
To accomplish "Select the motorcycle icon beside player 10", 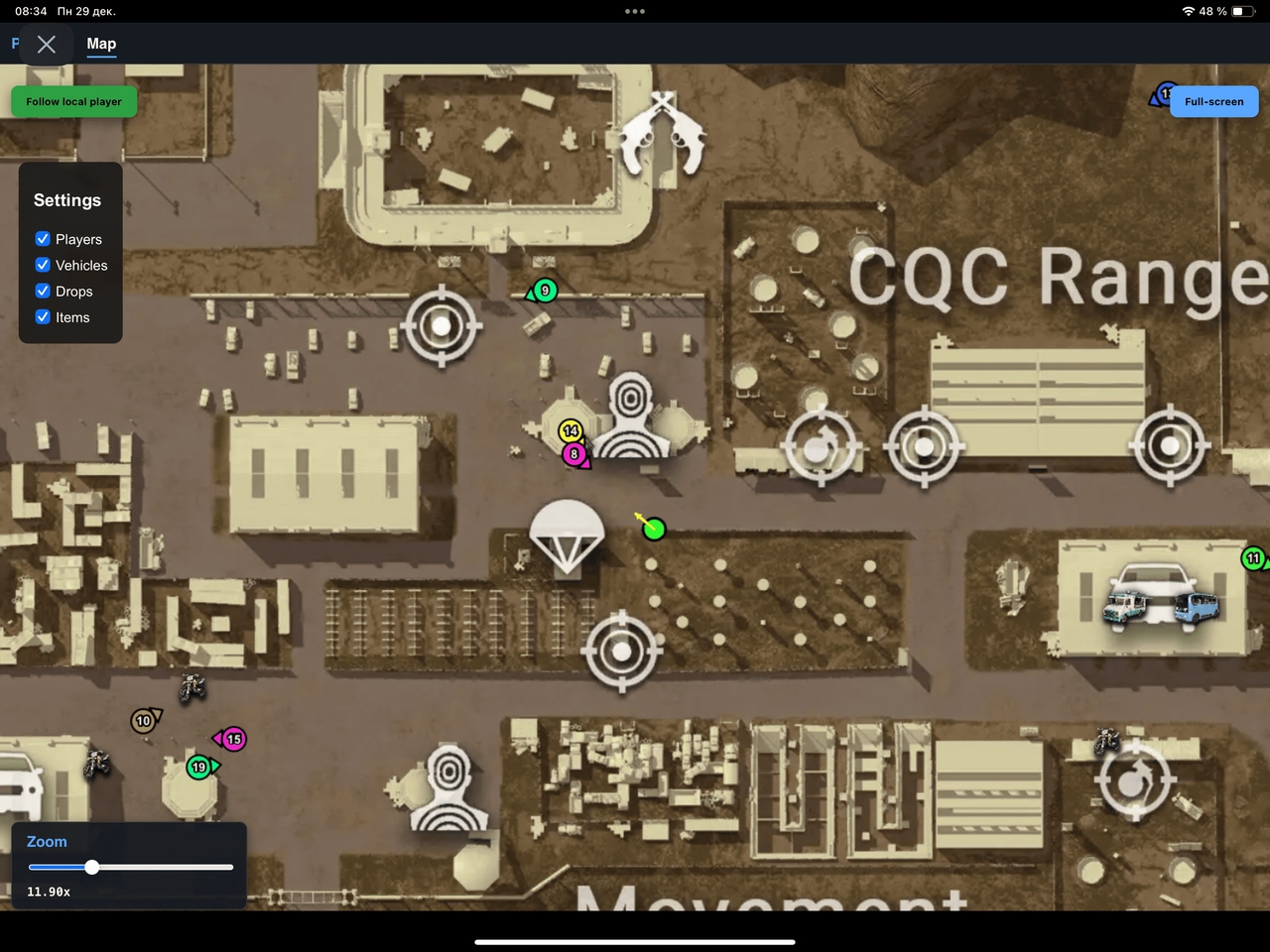I will 190,687.
